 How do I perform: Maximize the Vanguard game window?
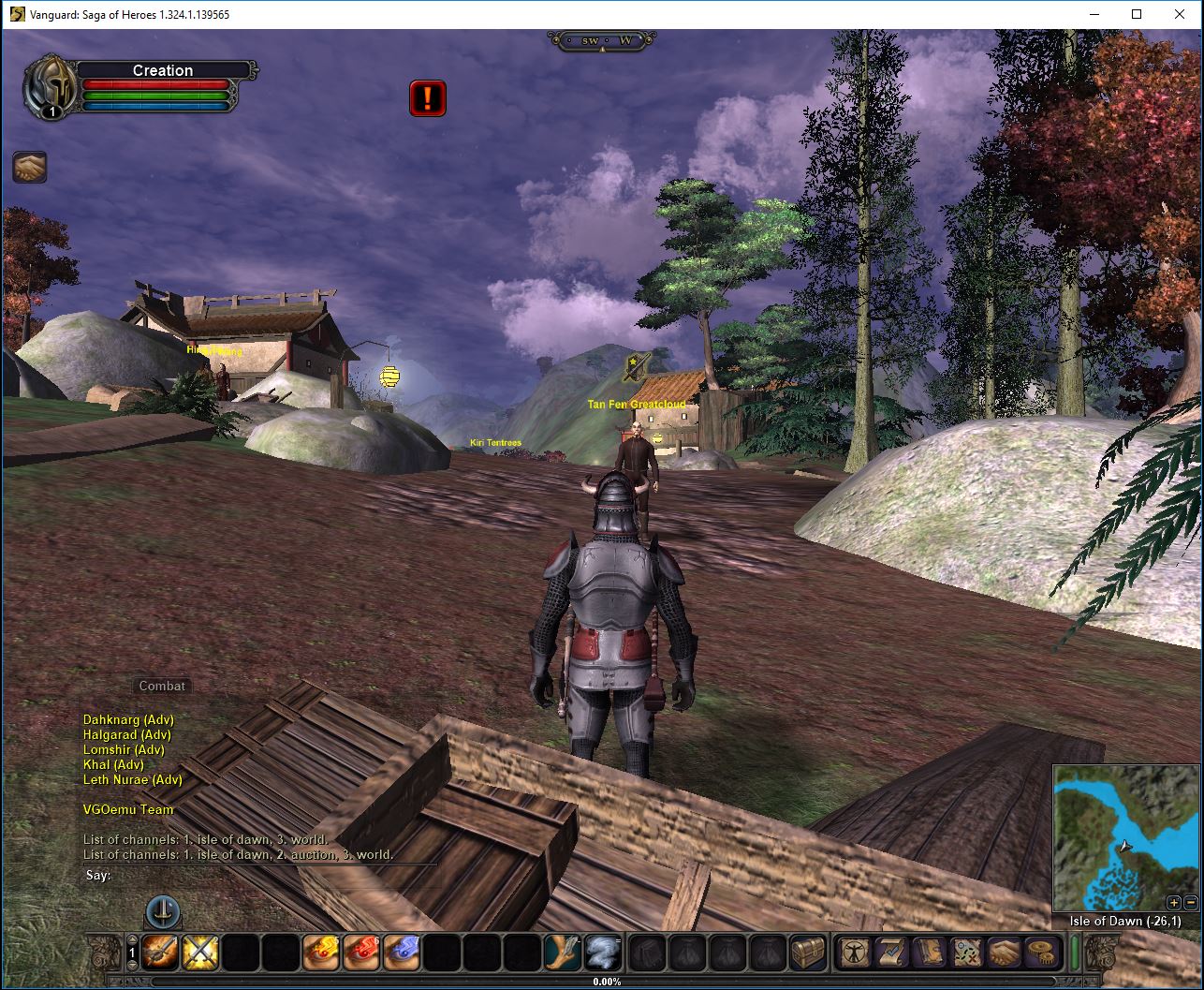coord(1137,14)
